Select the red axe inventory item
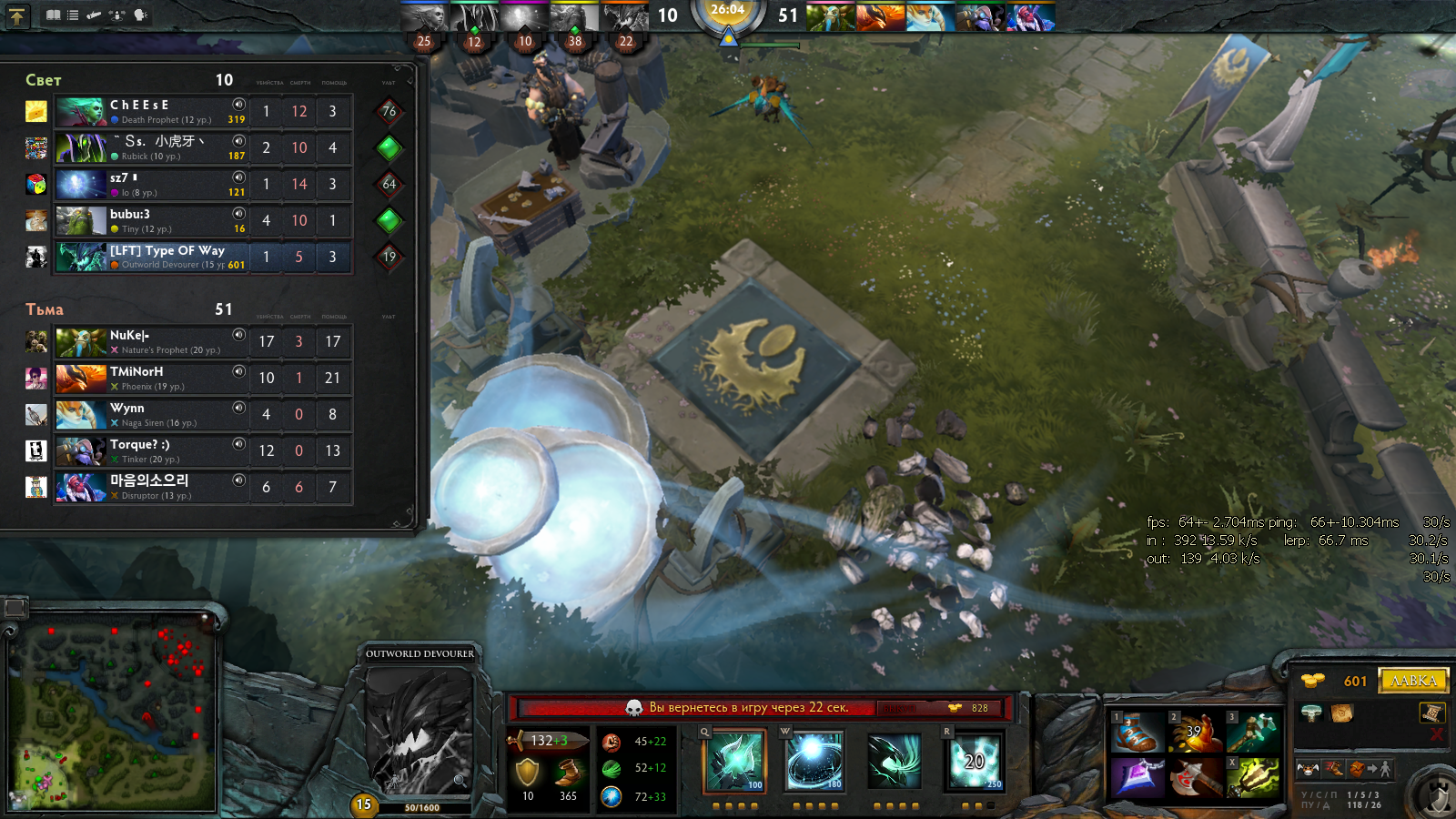 pyautogui.click(x=1195, y=778)
